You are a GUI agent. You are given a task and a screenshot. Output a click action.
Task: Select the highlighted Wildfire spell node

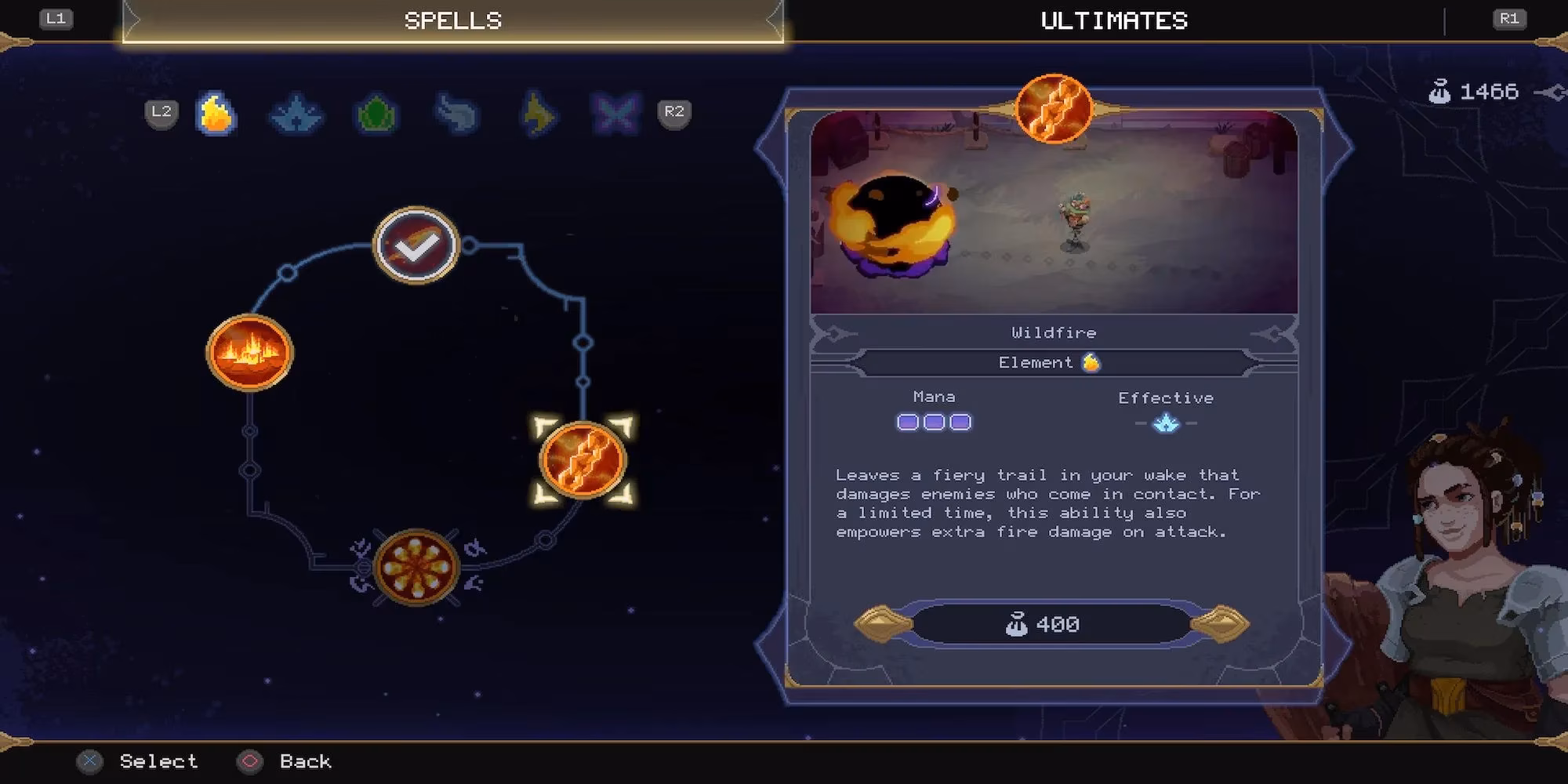583,460
